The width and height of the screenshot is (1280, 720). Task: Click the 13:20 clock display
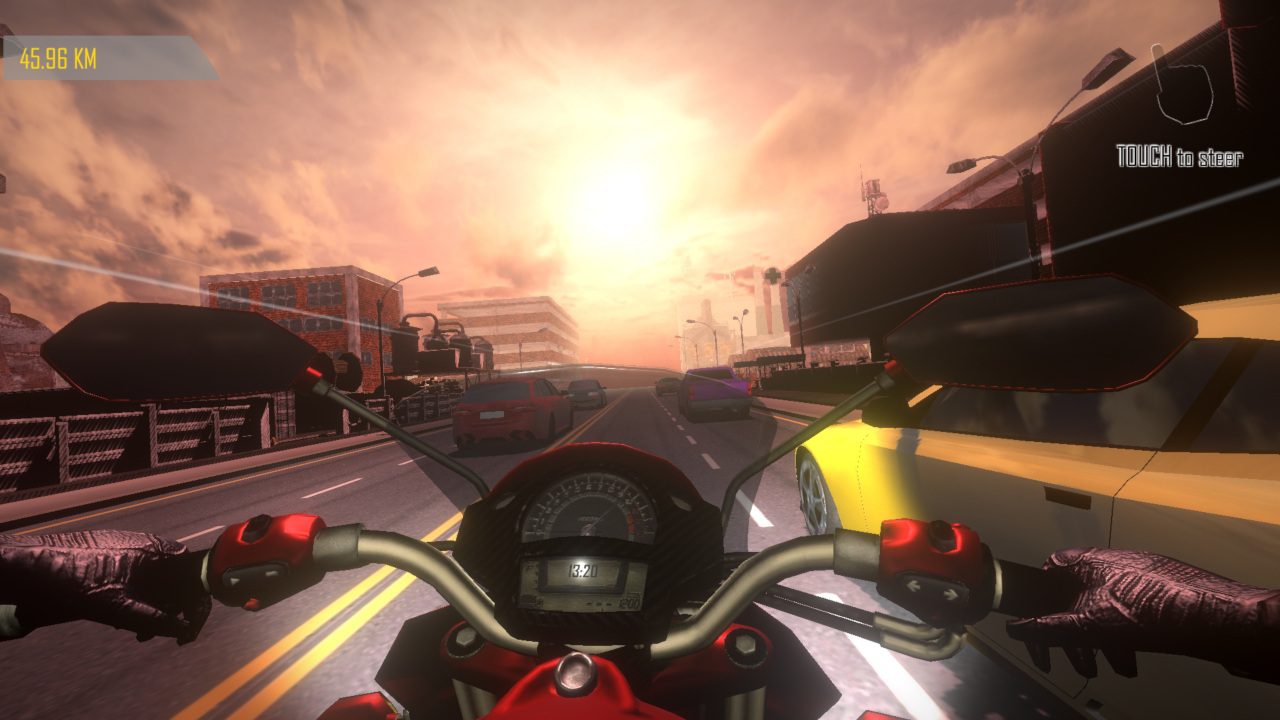pos(582,570)
